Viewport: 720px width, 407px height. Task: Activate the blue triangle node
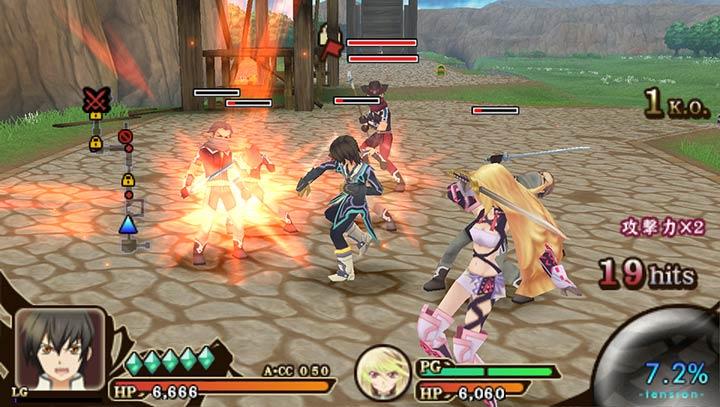coord(128,224)
